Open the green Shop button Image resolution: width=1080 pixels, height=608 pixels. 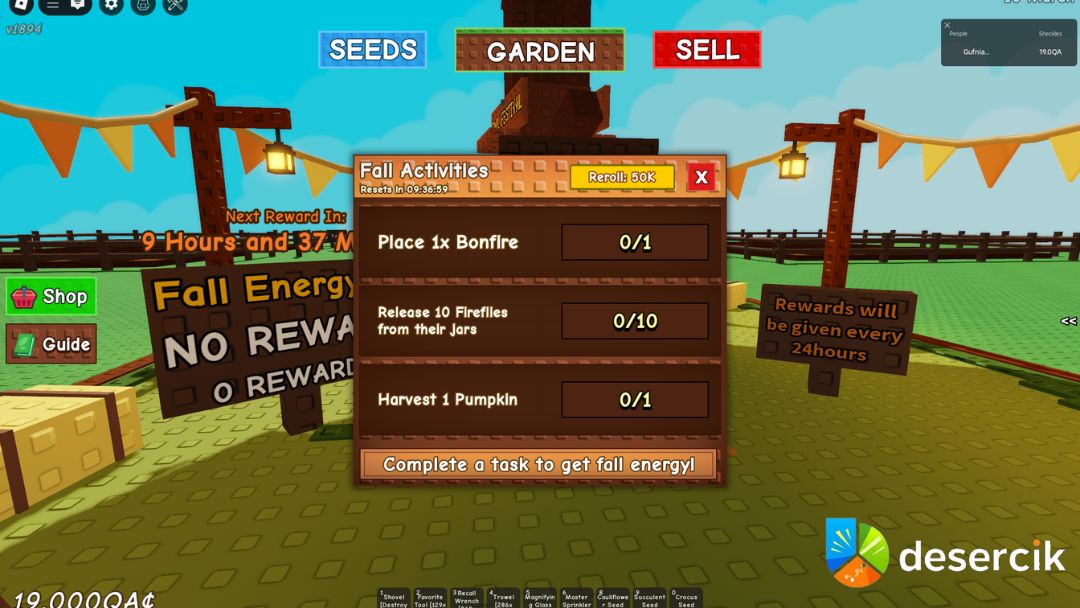51,297
